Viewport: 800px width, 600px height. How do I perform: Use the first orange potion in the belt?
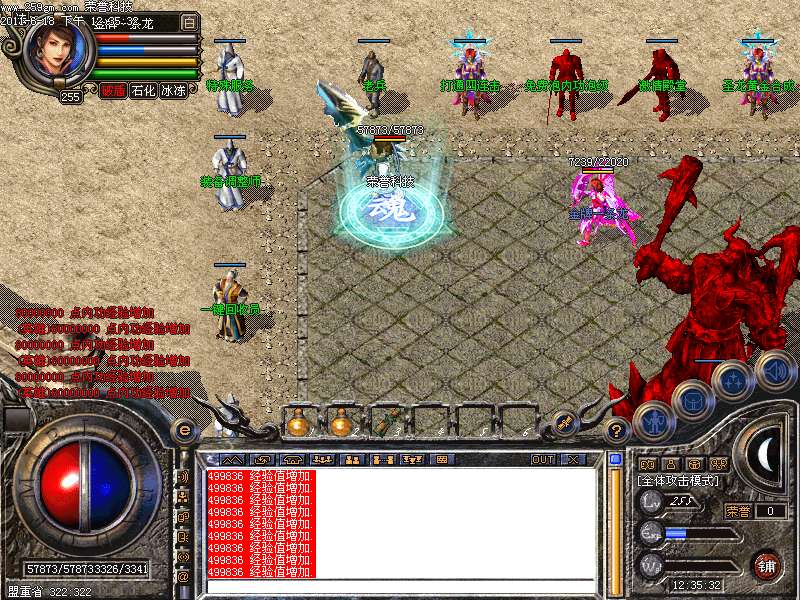tap(297, 424)
